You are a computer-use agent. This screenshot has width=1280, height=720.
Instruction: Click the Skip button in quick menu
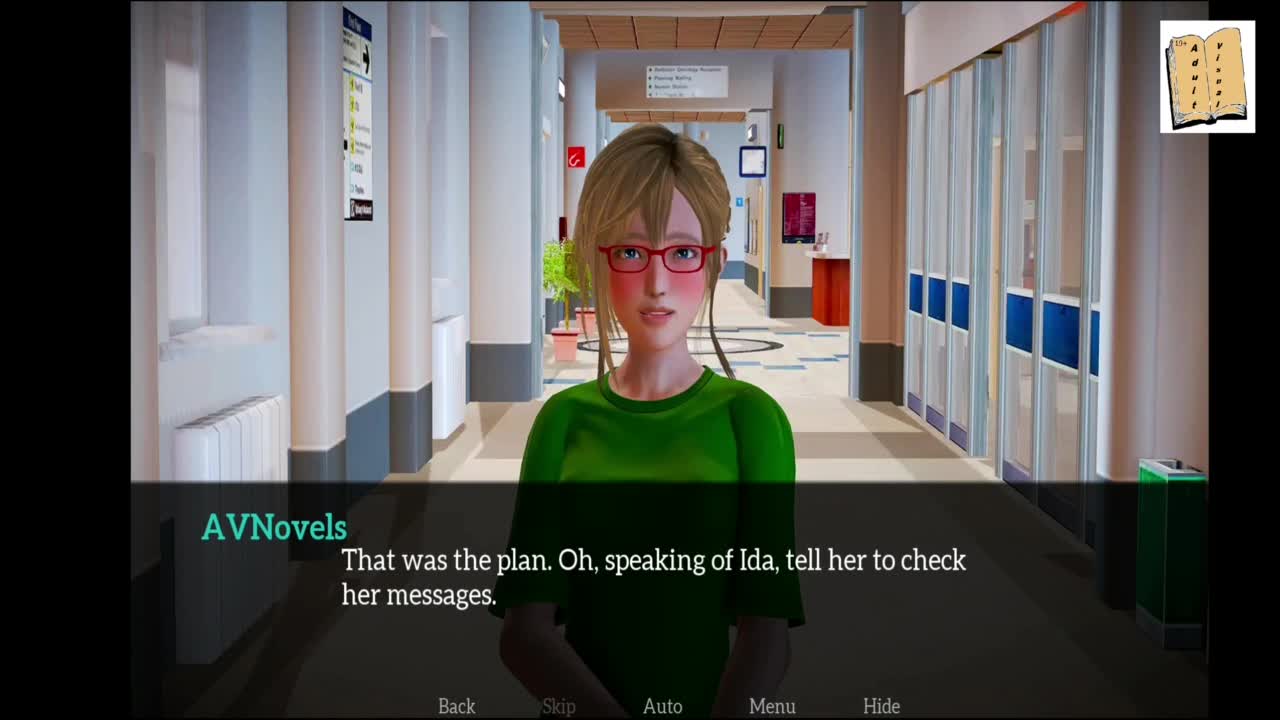coord(559,706)
